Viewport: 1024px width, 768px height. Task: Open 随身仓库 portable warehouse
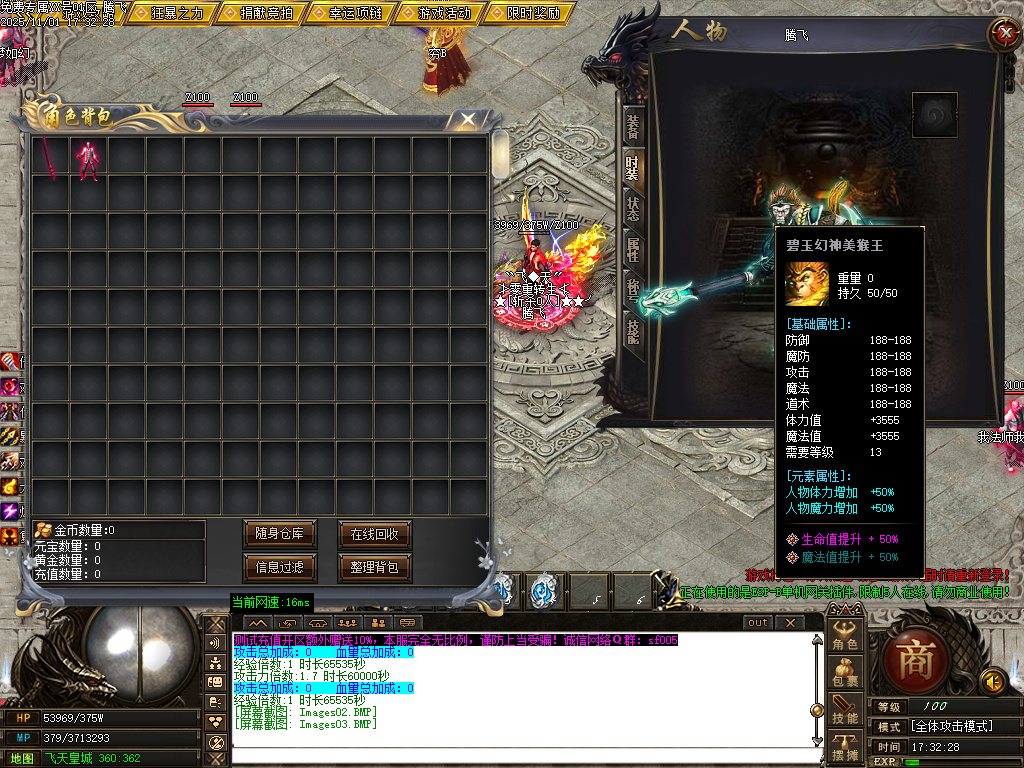[281, 534]
